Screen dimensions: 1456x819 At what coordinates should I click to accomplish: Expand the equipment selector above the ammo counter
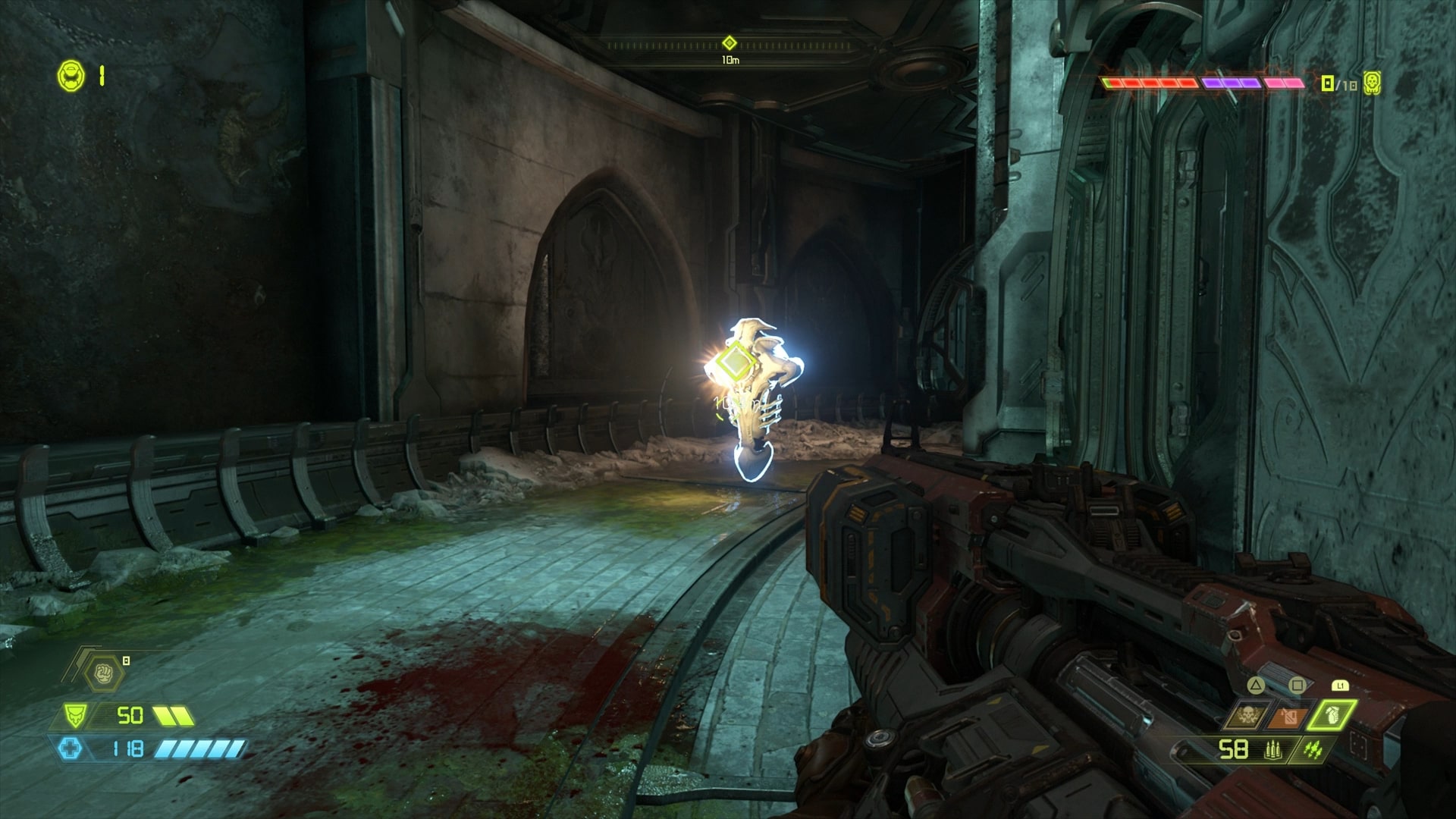(x=1289, y=717)
